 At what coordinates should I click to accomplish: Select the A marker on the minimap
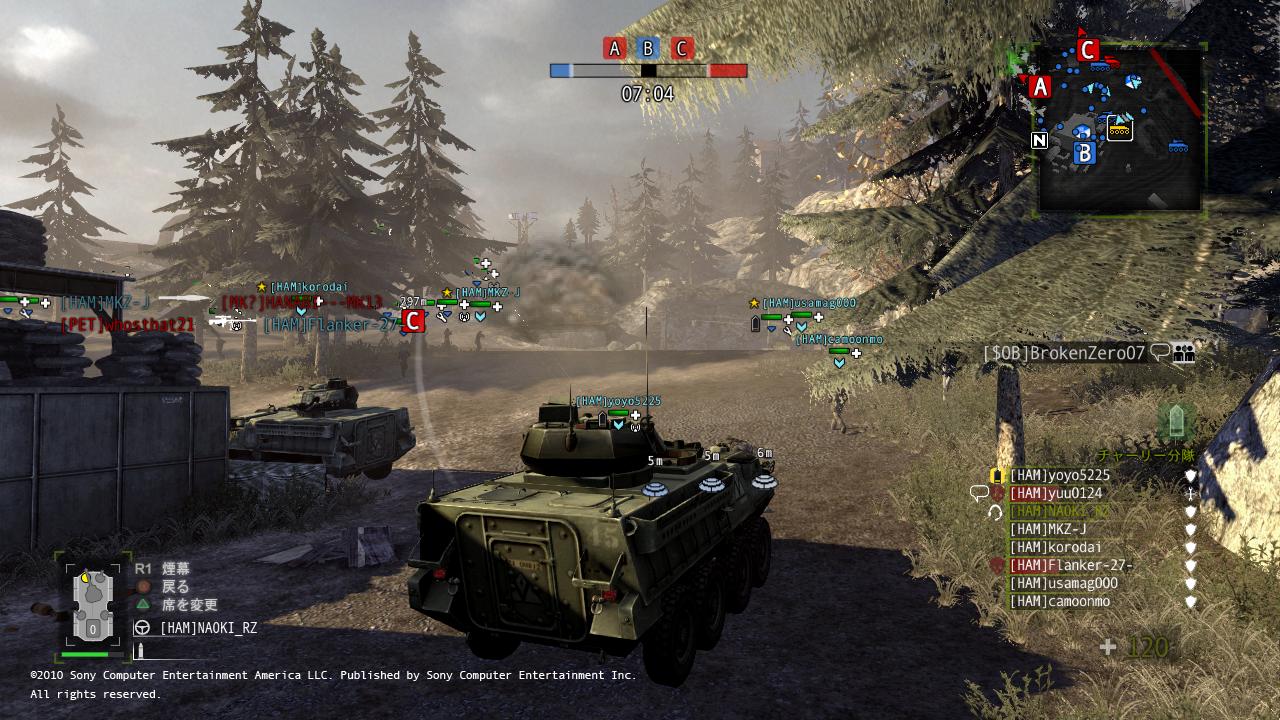tap(1040, 87)
